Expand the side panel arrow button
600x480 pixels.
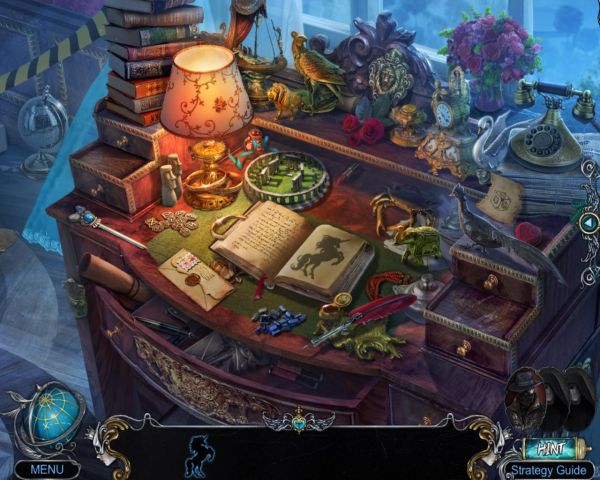[589, 222]
